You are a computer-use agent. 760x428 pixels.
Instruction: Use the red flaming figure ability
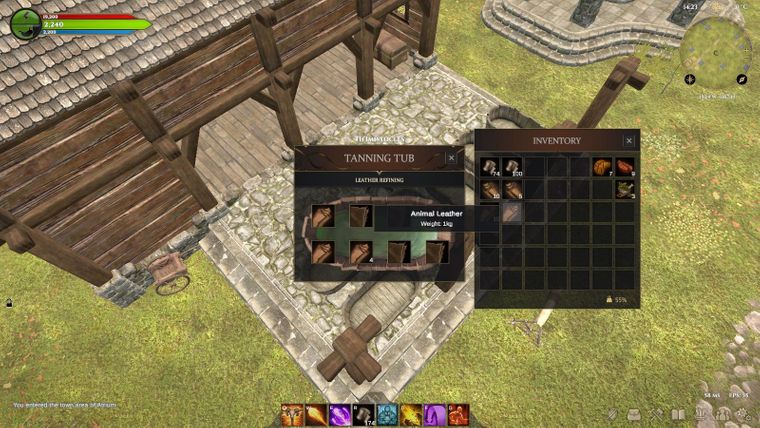tap(458, 414)
